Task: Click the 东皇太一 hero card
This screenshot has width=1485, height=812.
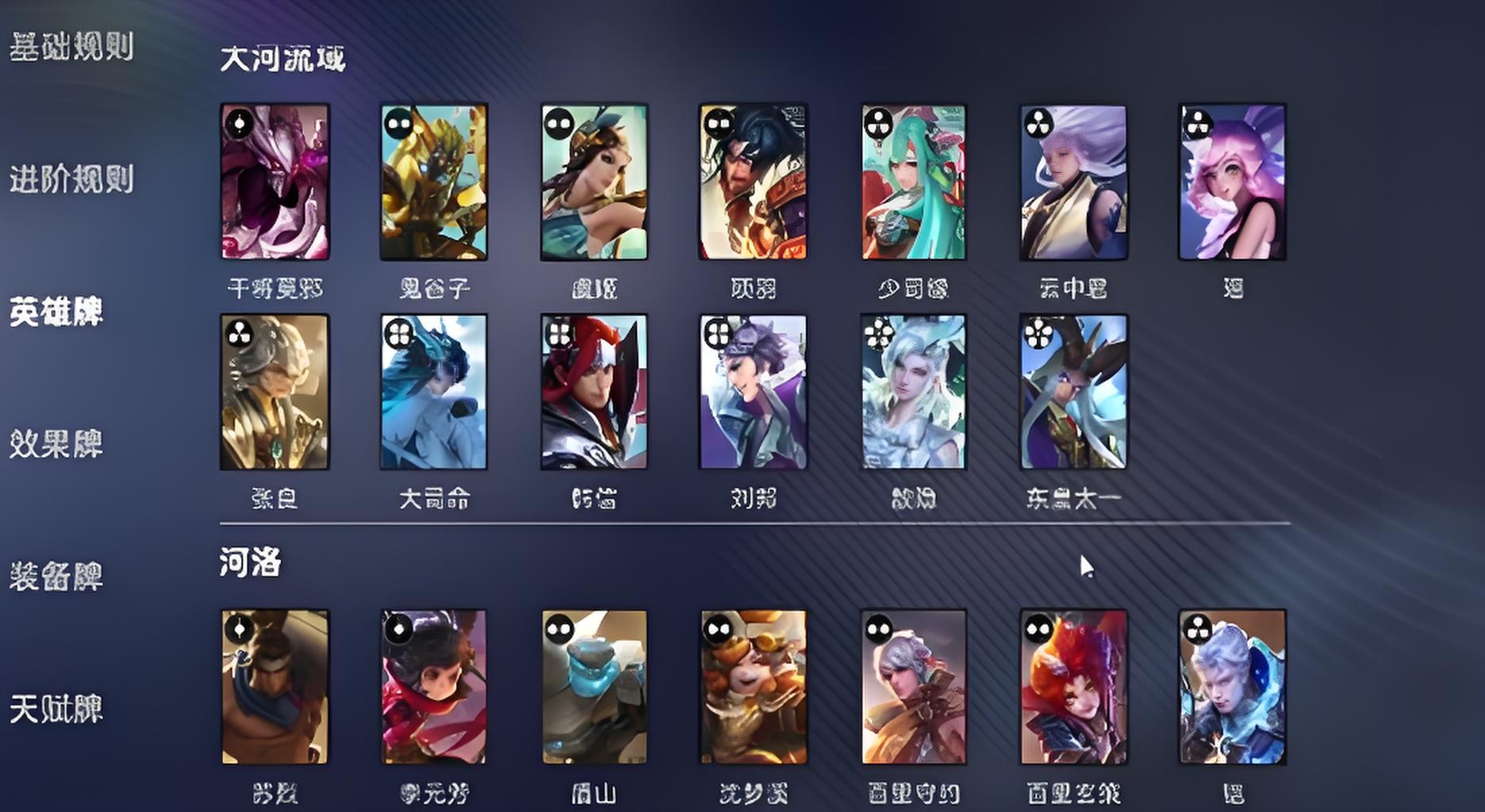Action: [x=1073, y=392]
